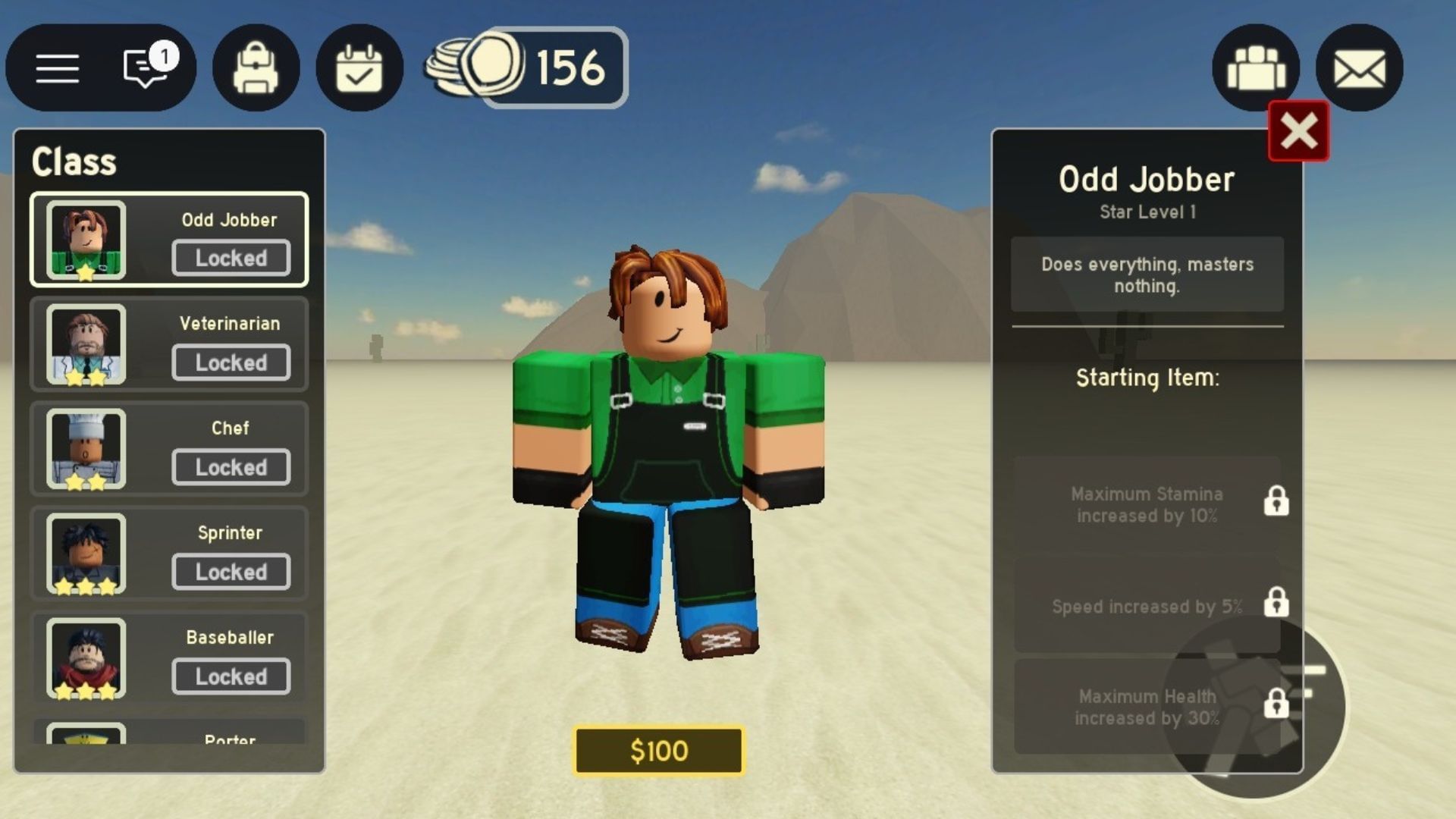Select the Veterinarian class
This screenshot has height=819, width=1456.
tap(168, 344)
